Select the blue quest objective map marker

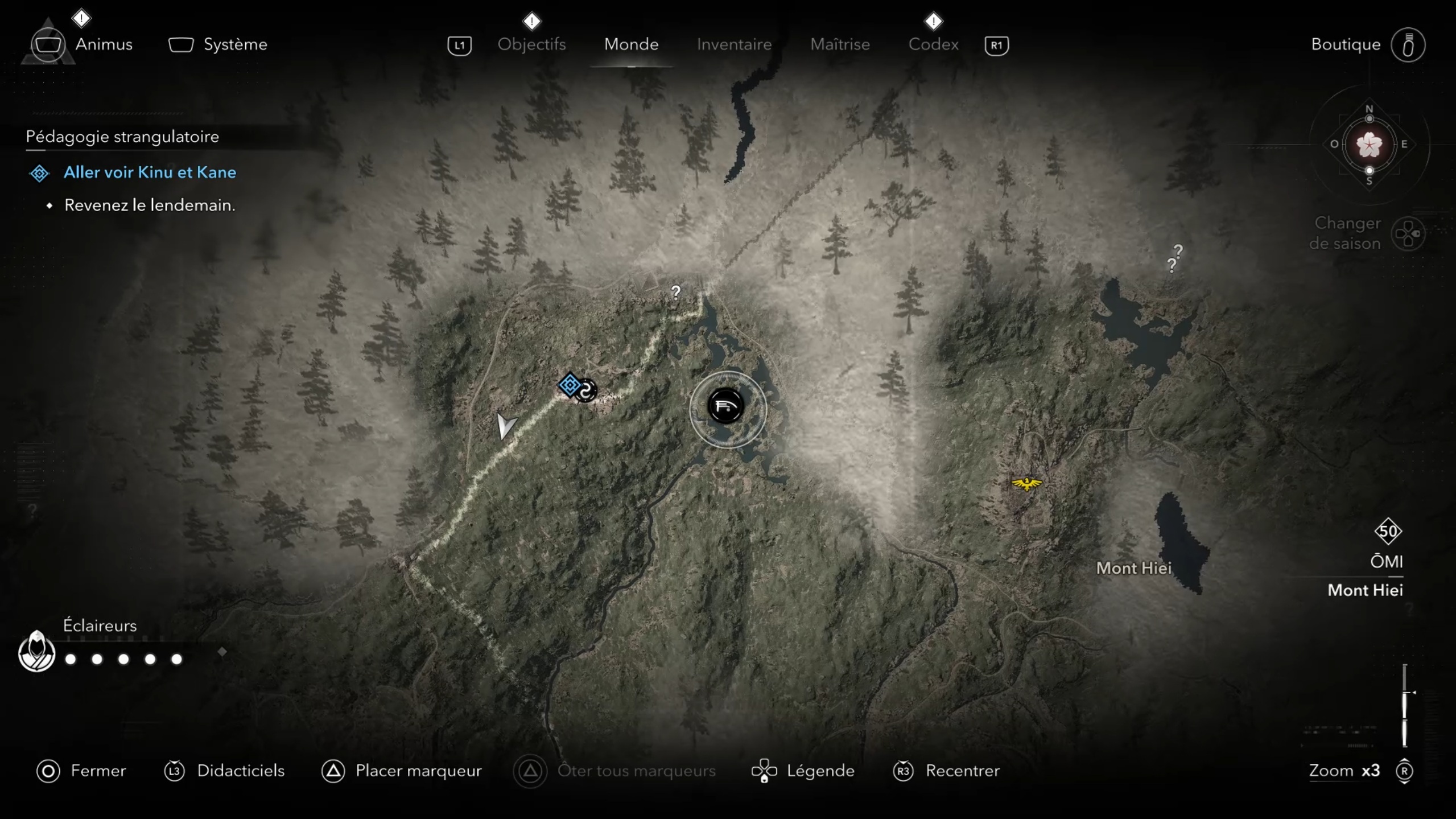pos(570,385)
